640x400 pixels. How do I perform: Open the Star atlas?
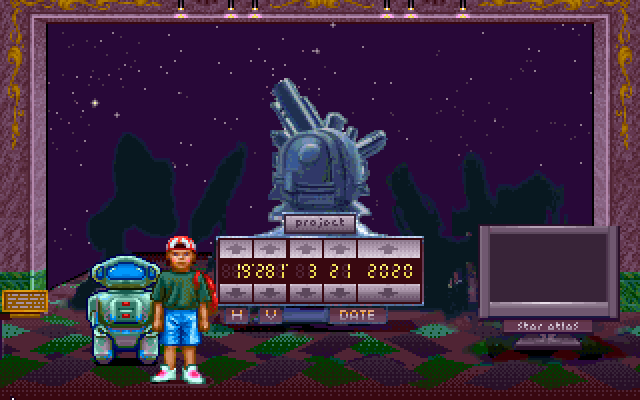tap(547, 326)
